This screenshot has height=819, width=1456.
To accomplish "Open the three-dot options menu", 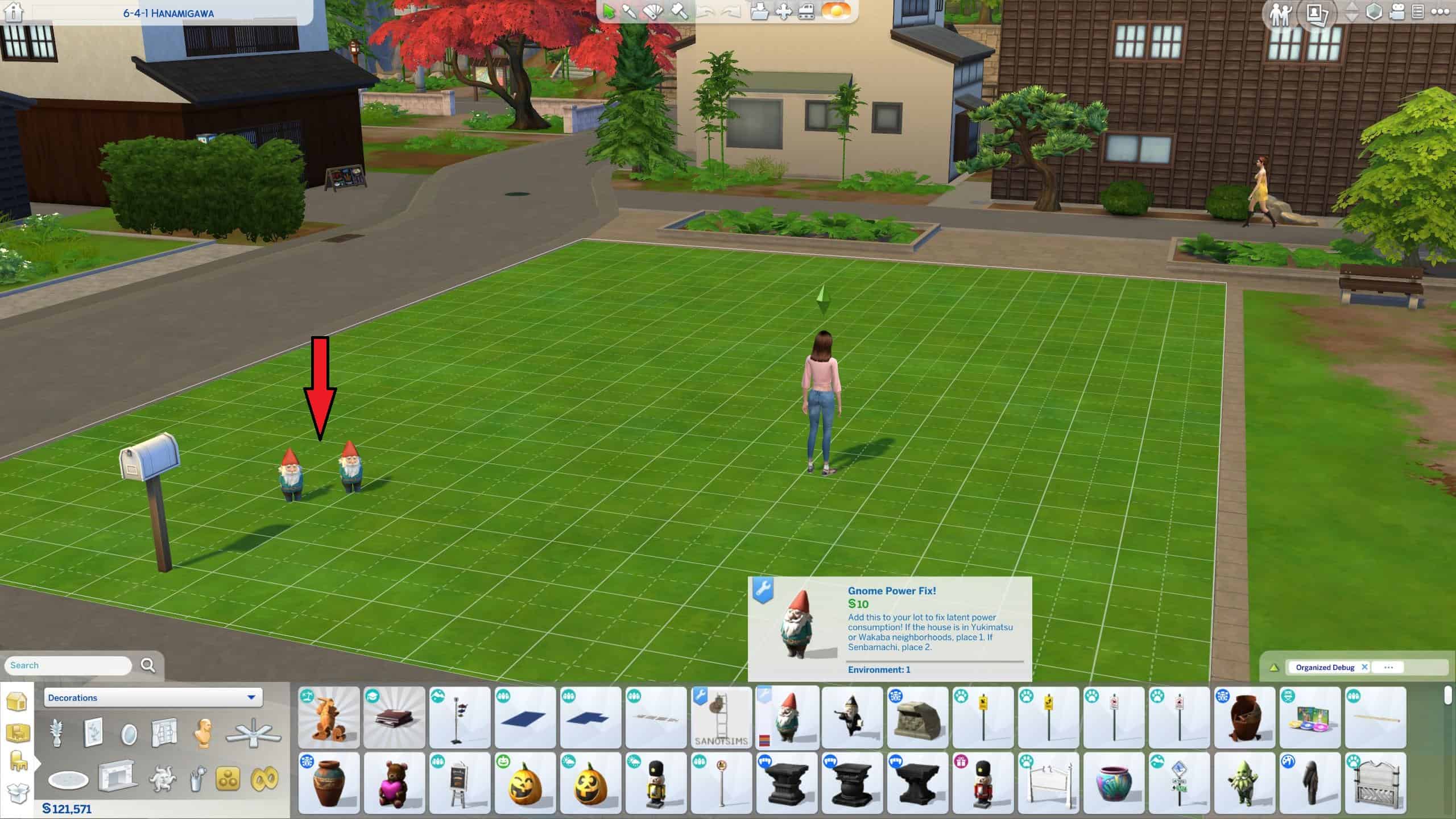I will click(1440, 12).
